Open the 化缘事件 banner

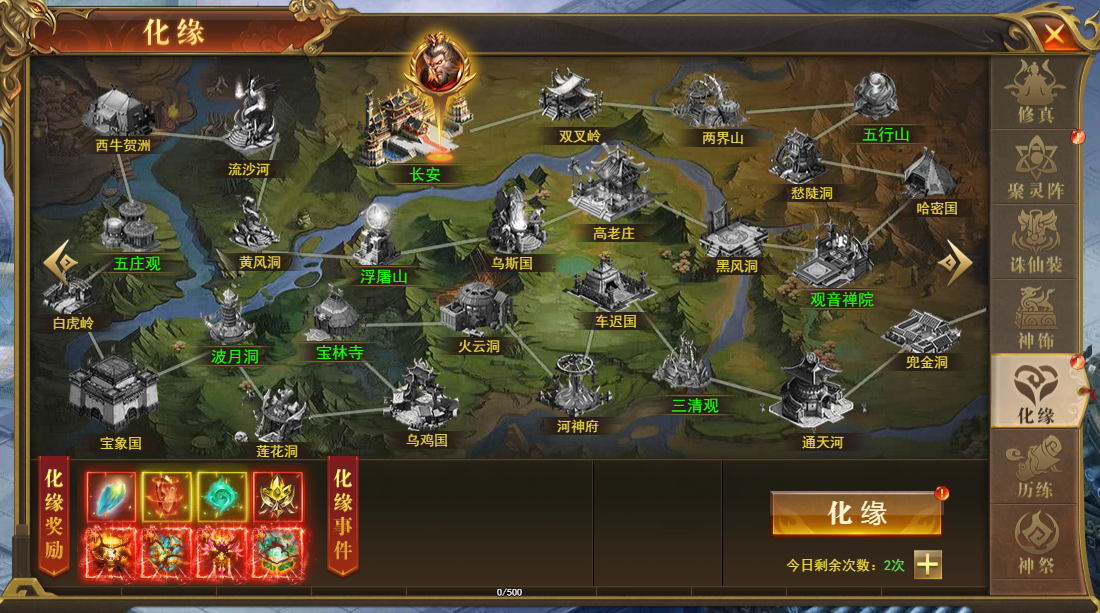coord(342,515)
